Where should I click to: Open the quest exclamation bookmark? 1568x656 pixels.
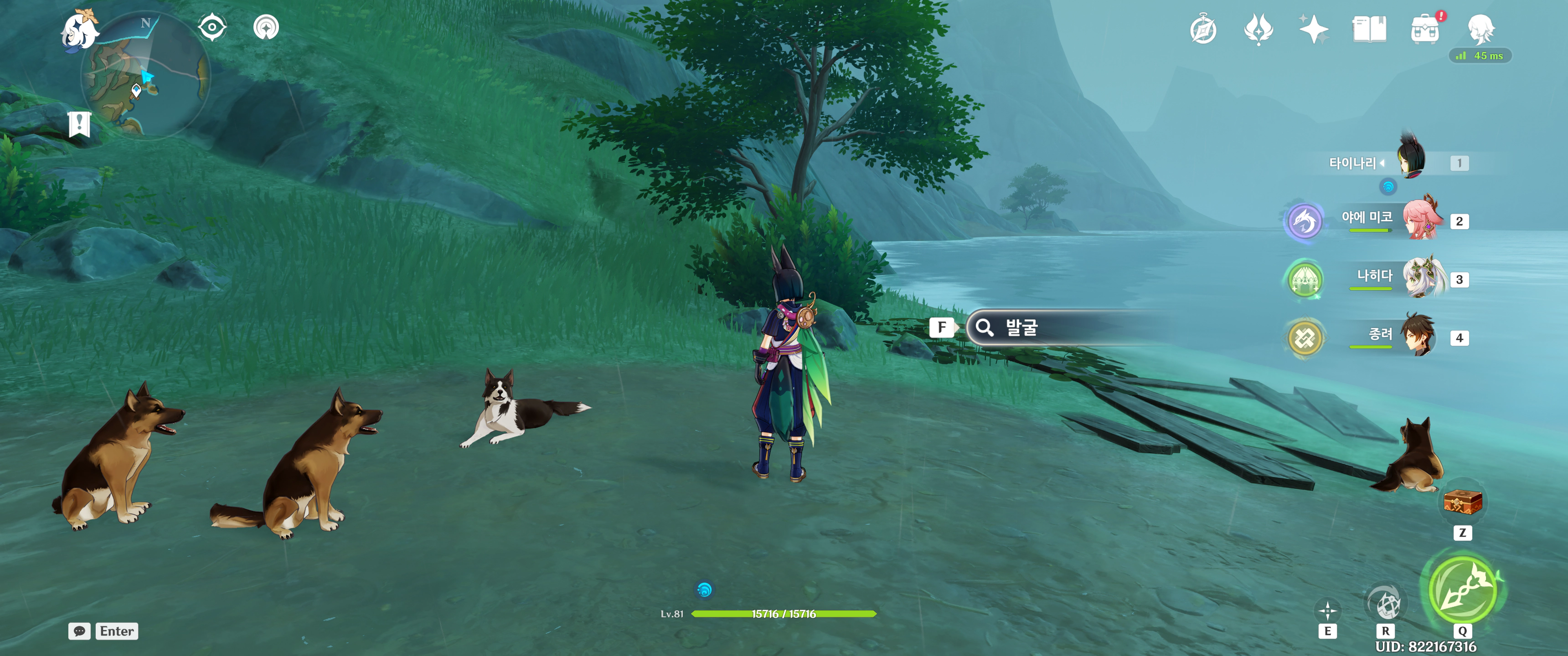[80, 125]
